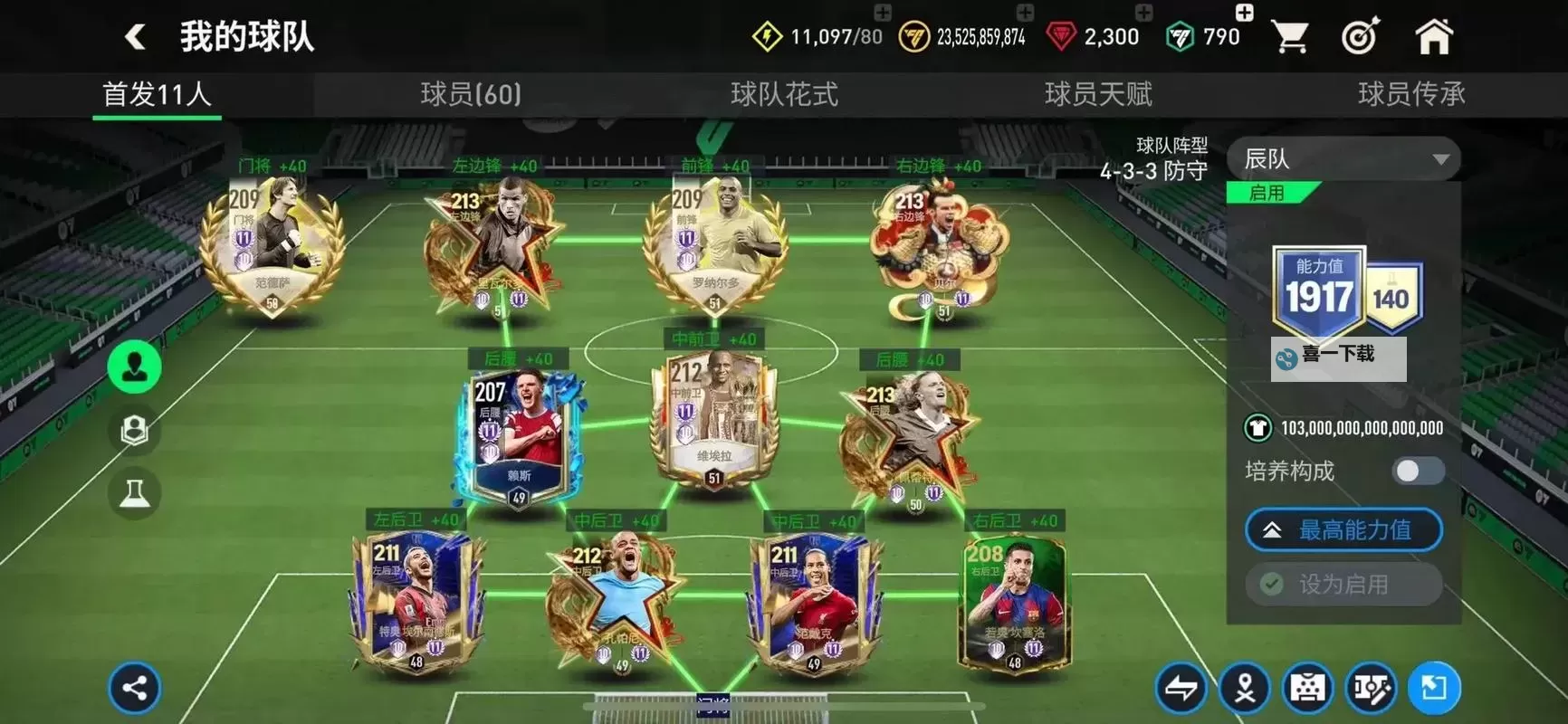Open the player card icon in left sidebar

coord(134,430)
